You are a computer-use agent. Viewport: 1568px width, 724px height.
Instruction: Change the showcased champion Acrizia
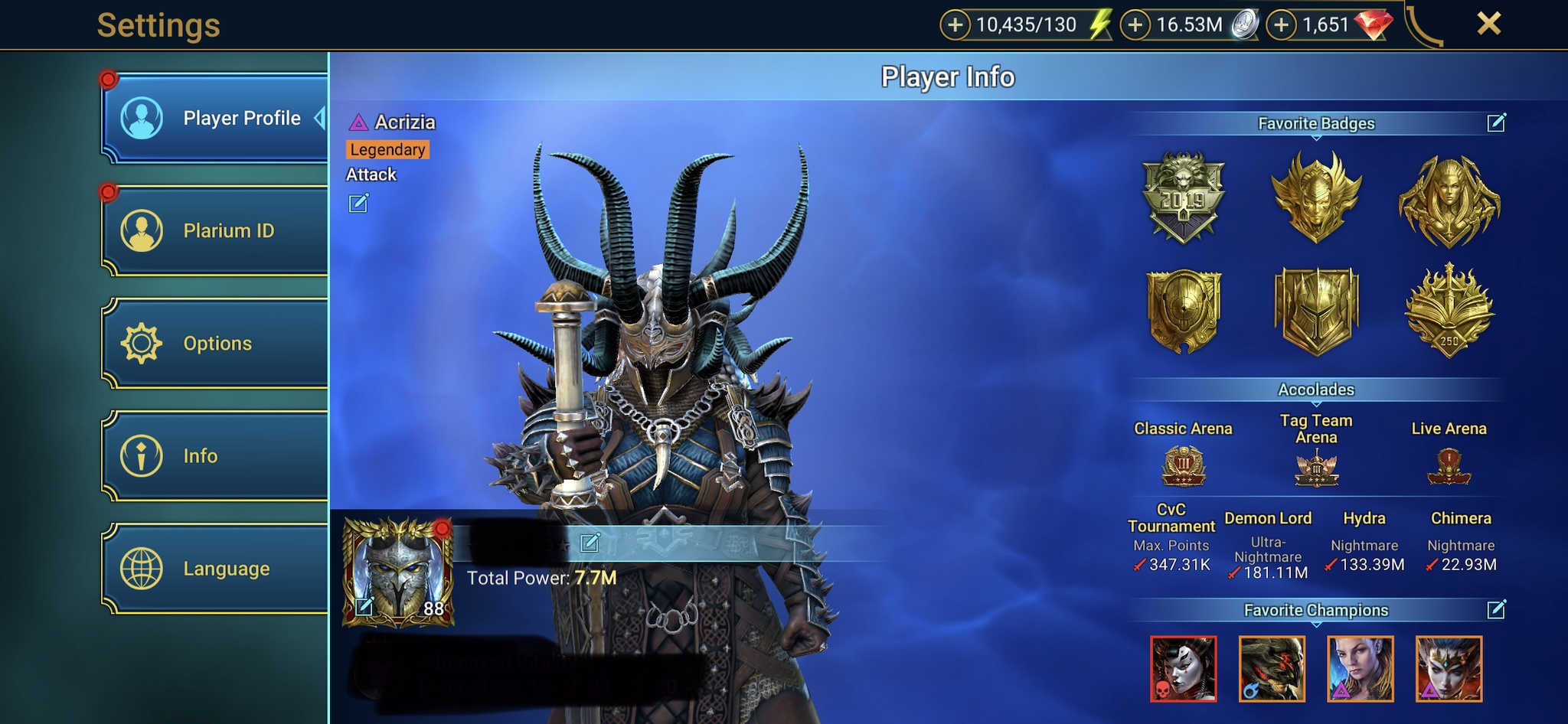point(358,204)
